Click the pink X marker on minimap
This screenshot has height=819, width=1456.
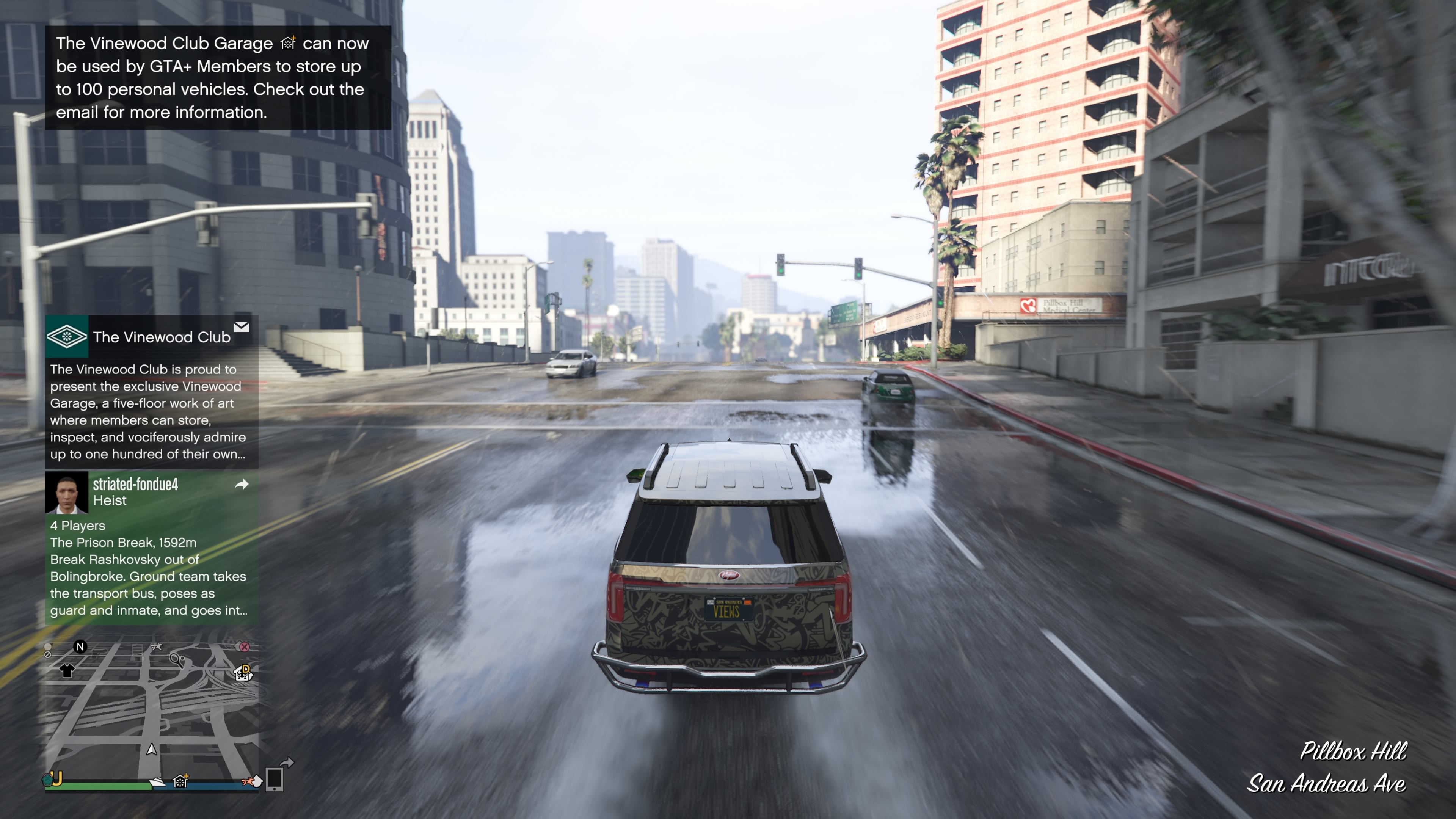244,646
